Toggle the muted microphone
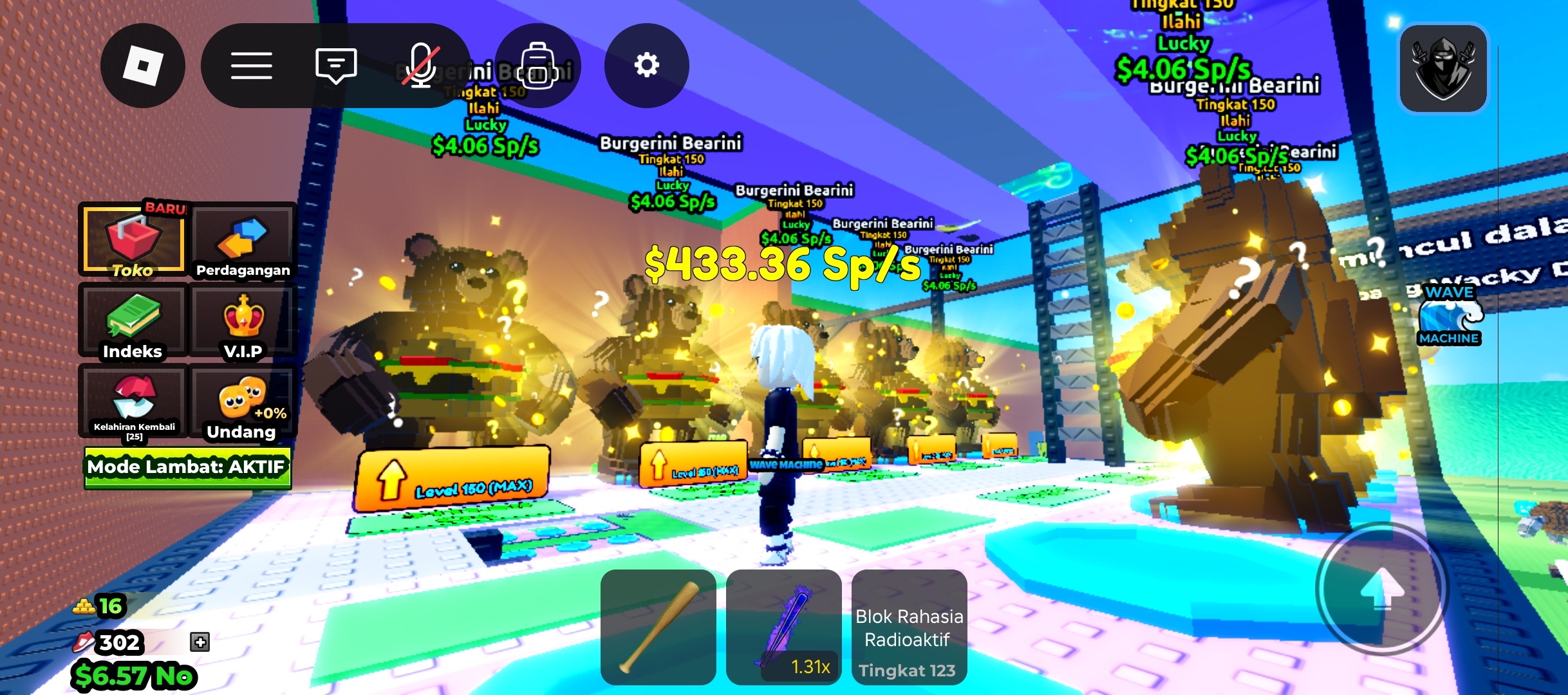Viewport: 1568px width, 695px height. (421, 66)
